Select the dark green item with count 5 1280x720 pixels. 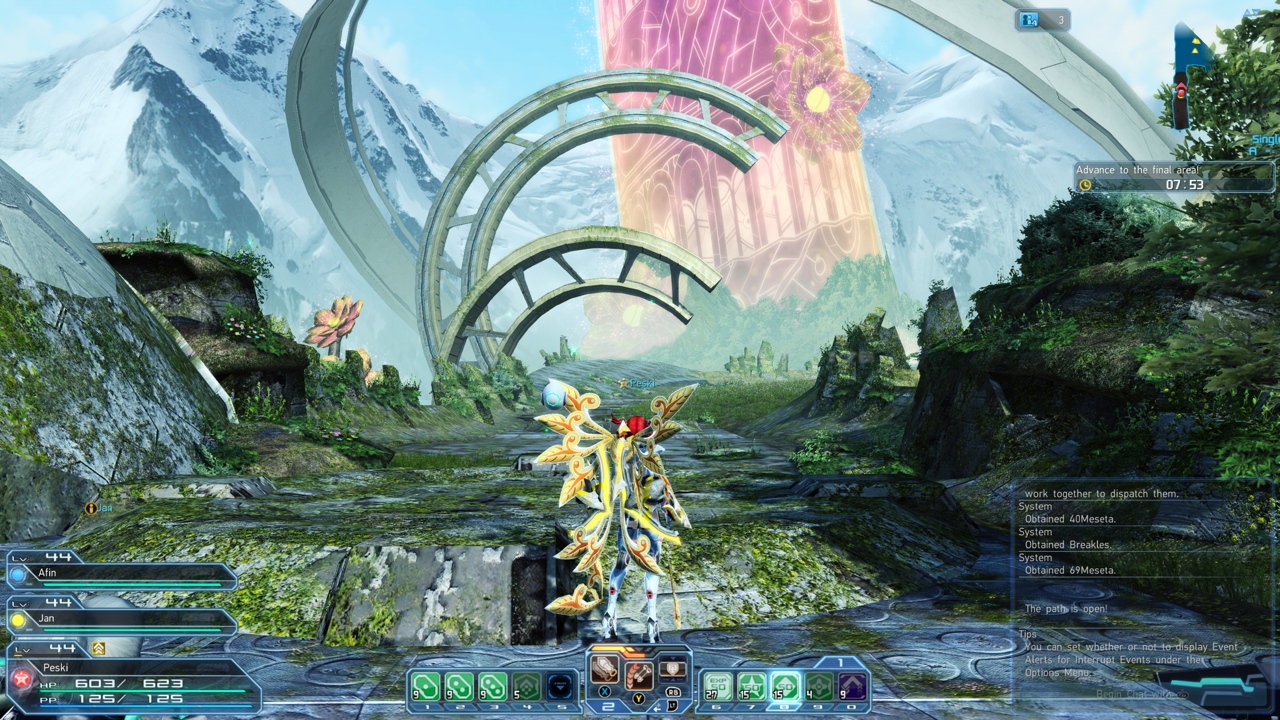click(526, 687)
